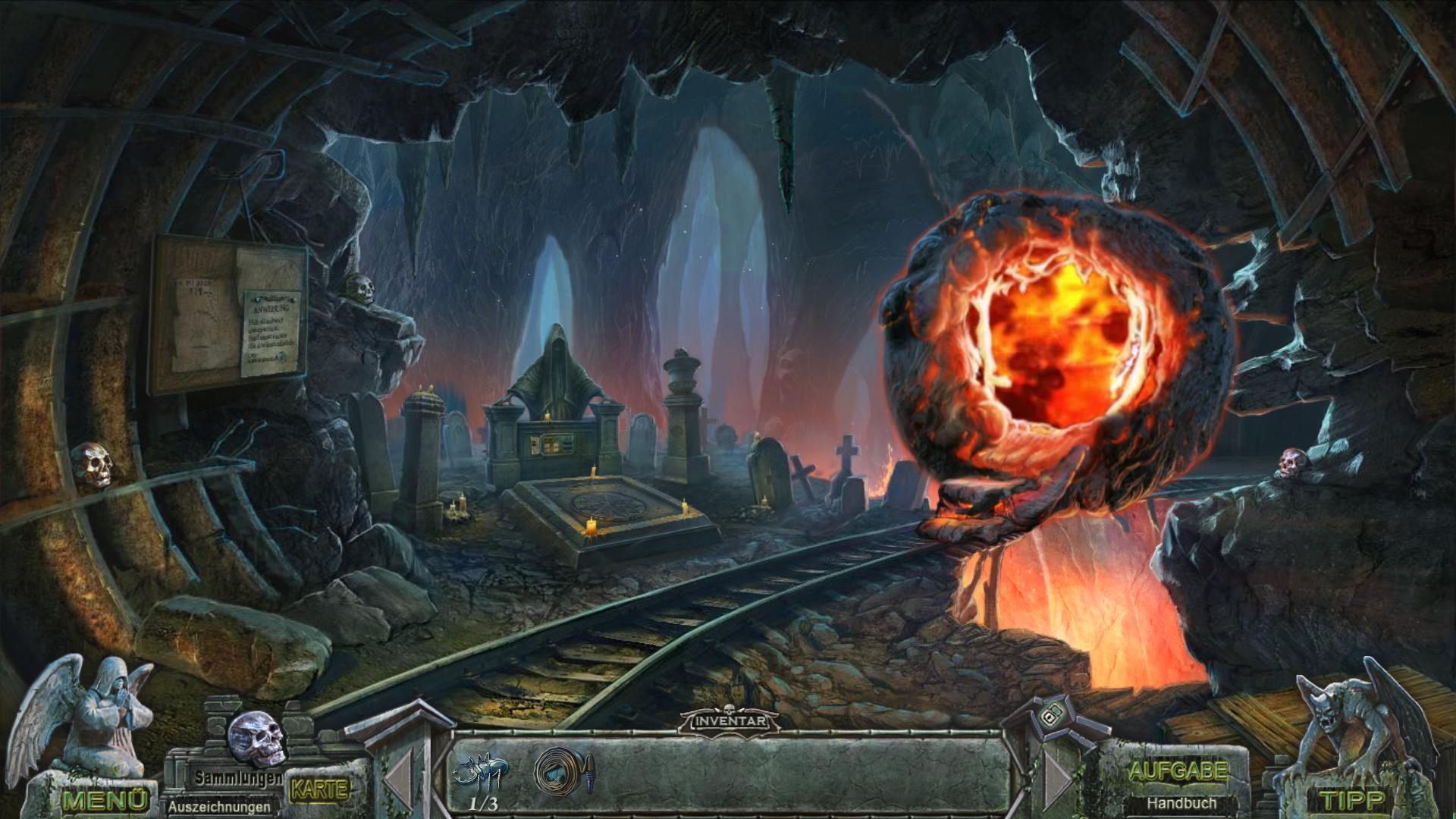Viewport: 1456px width, 819px height.
Task: Open the Handbuch guide
Action: click(1181, 802)
